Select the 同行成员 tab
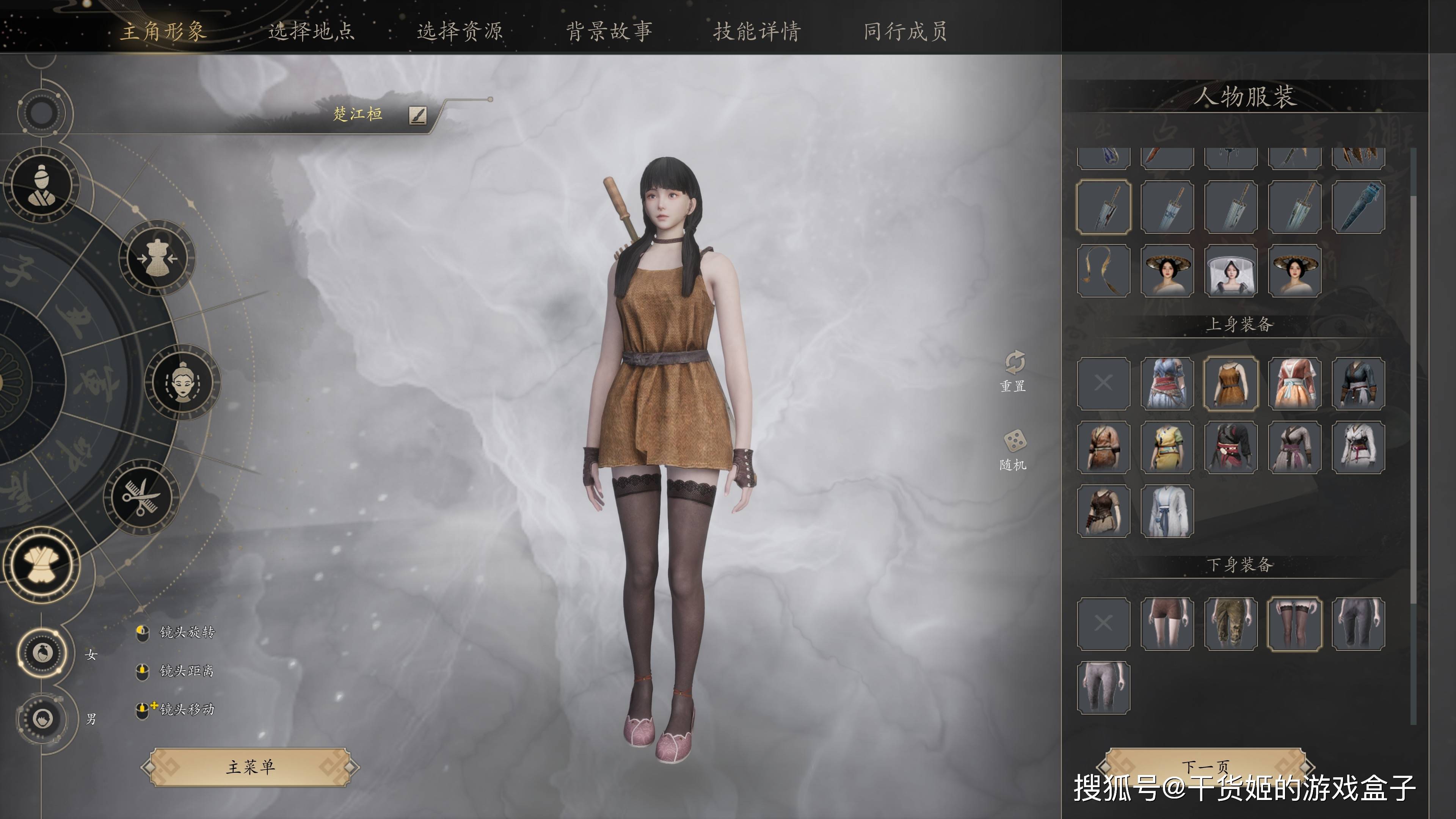1456x819 pixels. click(x=905, y=31)
